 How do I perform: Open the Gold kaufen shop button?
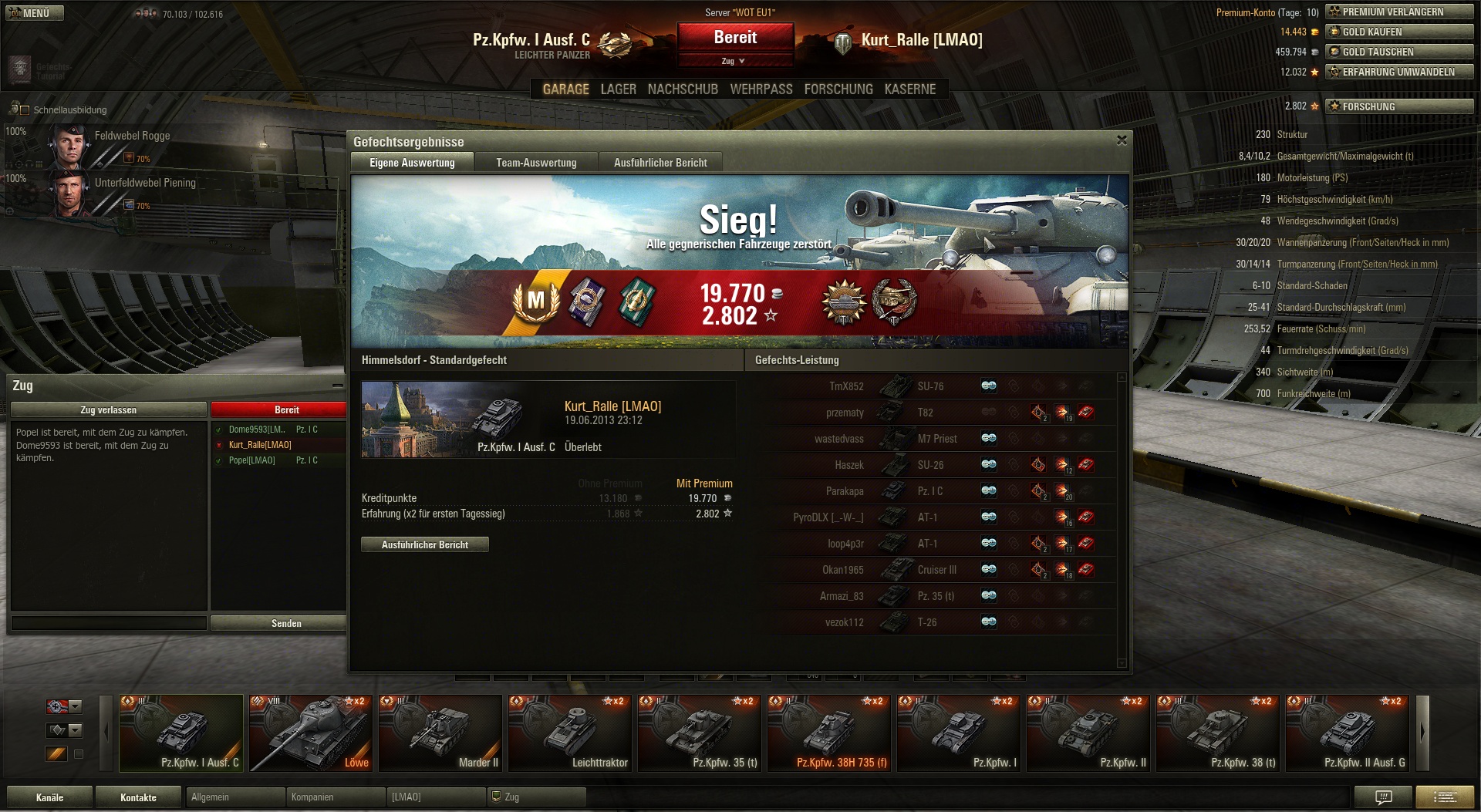click(x=1399, y=32)
